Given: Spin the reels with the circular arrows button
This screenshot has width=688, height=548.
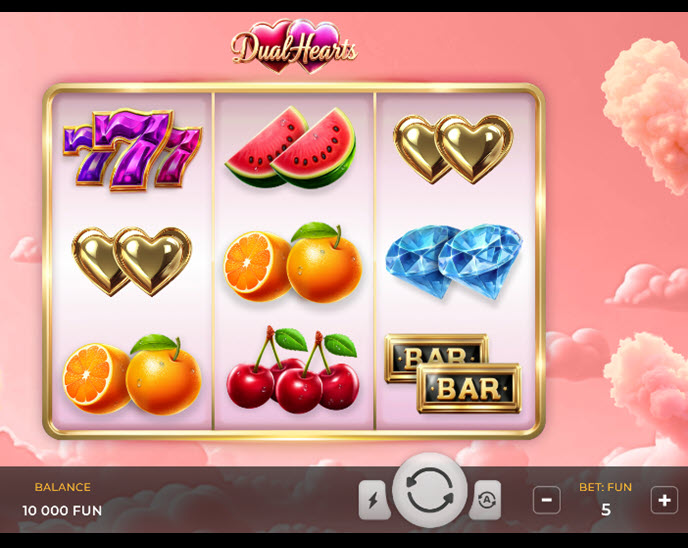Looking at the screenshot, I should pyautogui.click(x=430, y=491).
